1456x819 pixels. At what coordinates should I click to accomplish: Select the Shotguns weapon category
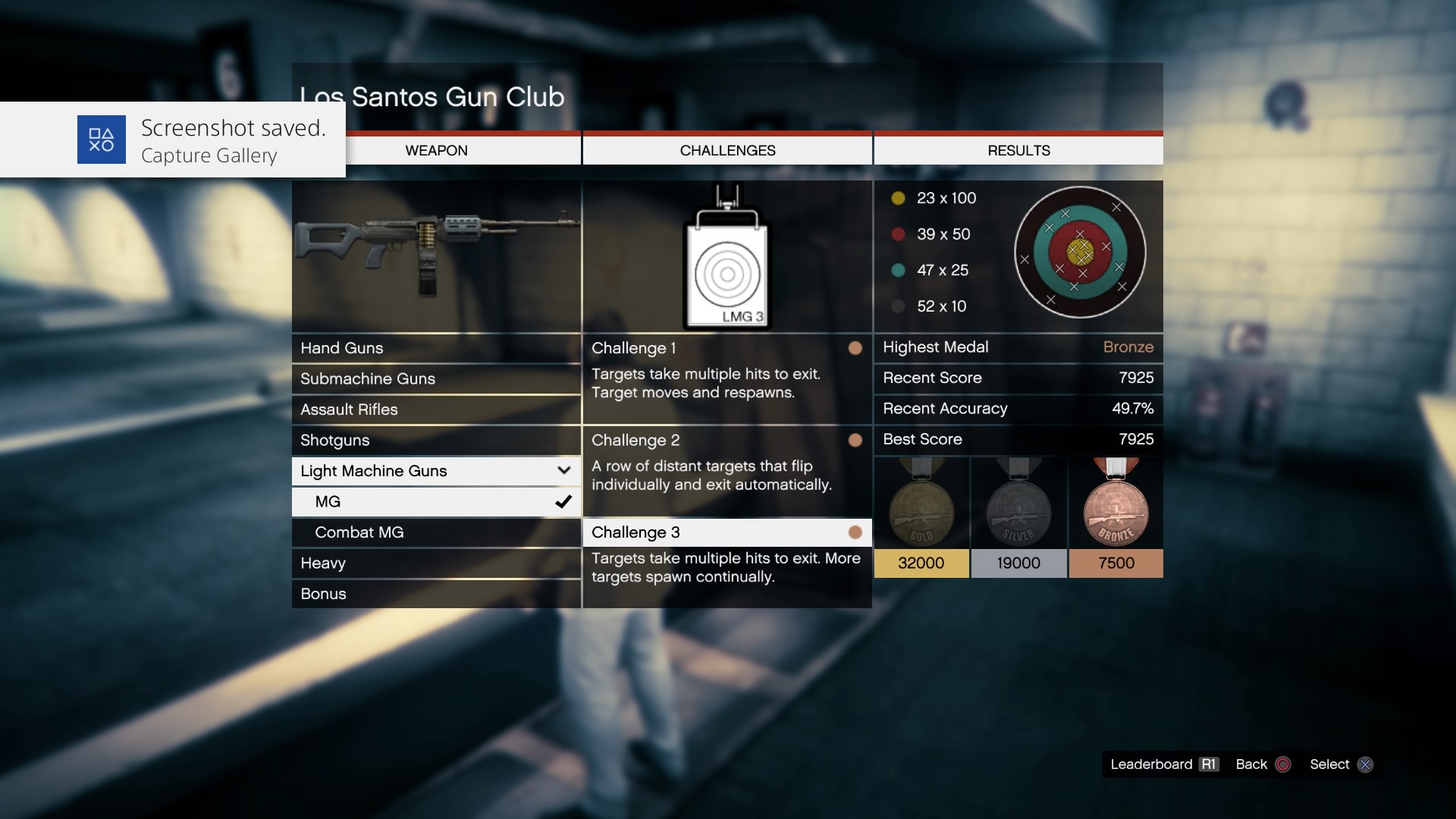435,441
